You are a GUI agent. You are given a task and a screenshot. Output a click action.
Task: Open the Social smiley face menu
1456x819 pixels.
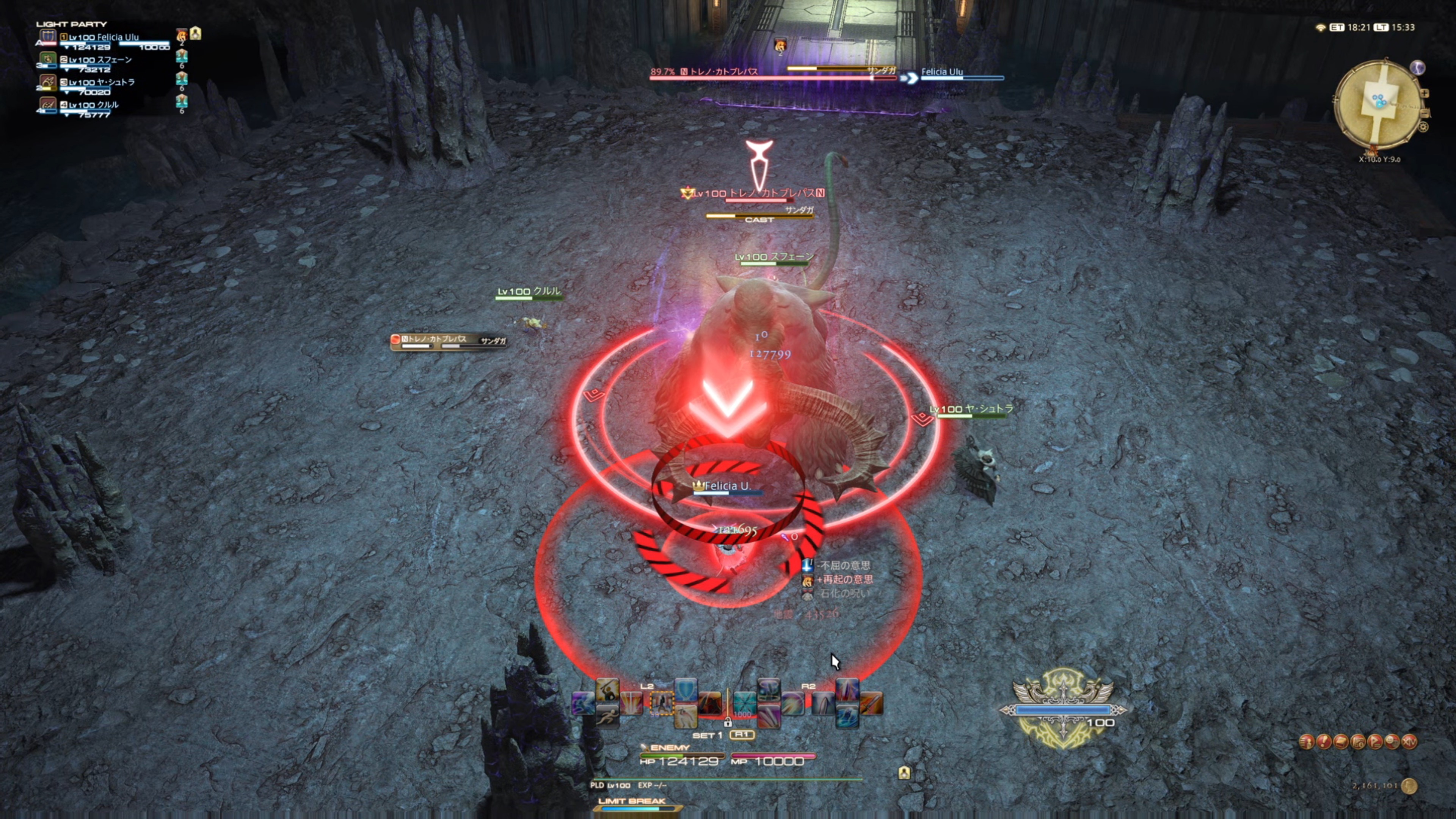tap(1392, 742)
